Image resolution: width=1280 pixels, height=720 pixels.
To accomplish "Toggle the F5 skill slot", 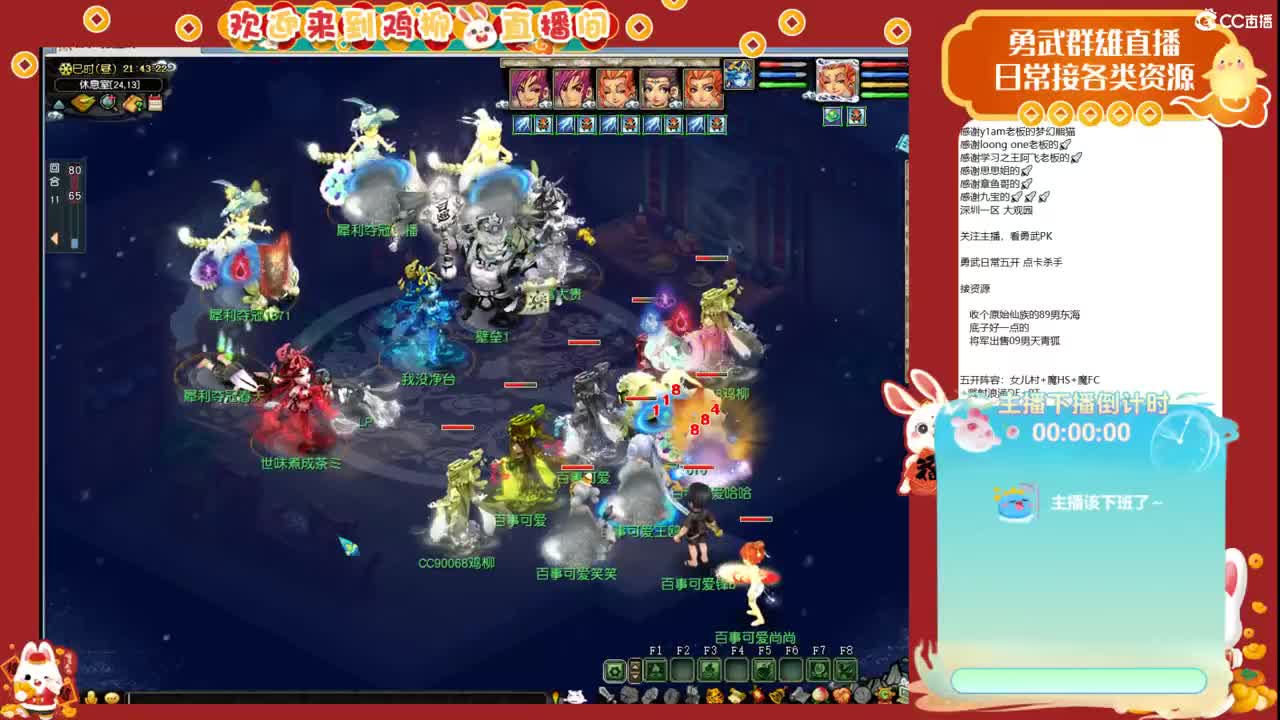I will point(764,668).
